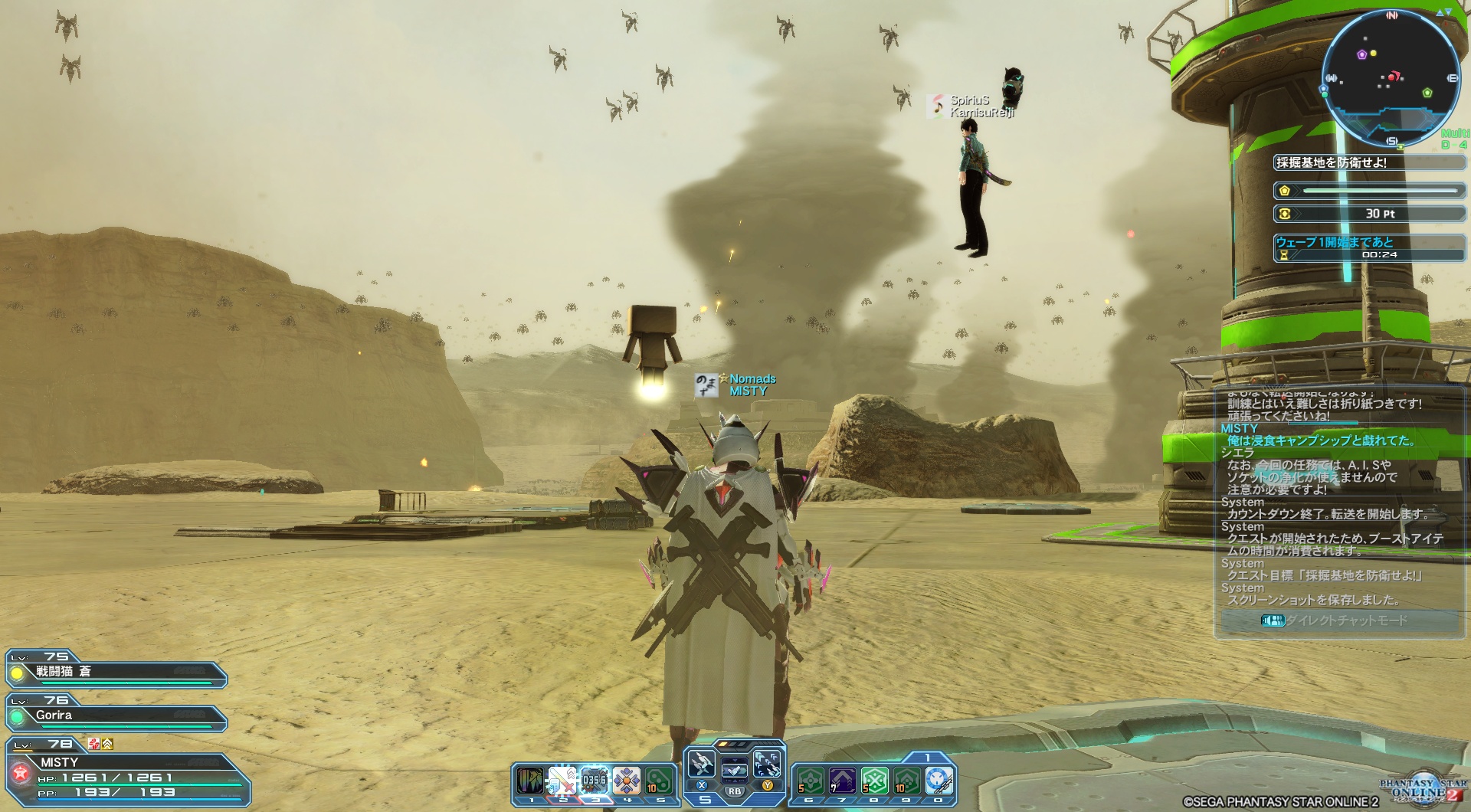The image size is (1471, 812).
Task: Use the orange snowflake-pattern skill in slot 4
Action: pyautogui.click(x=627, y=781)
